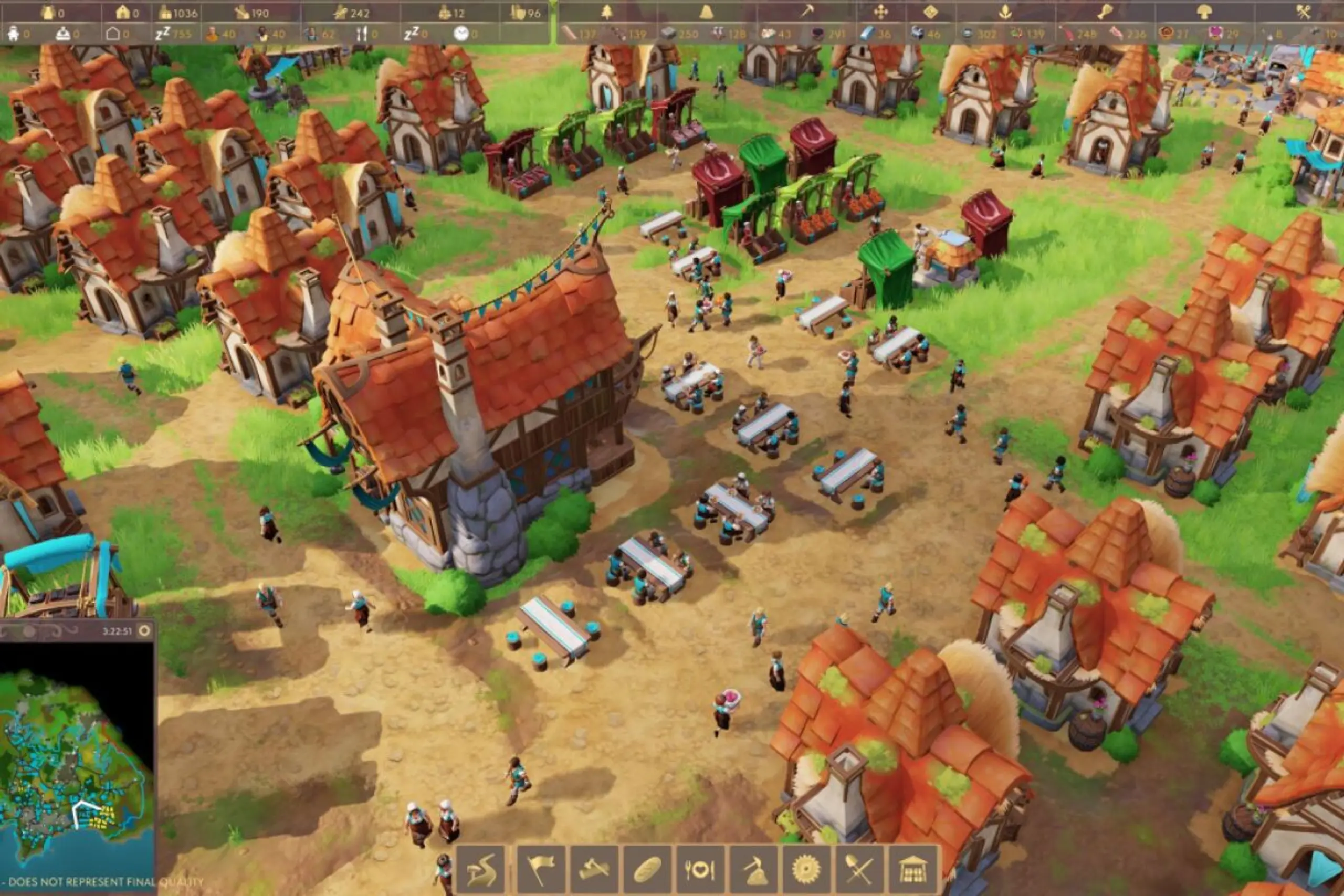Viewport: 1344px width, 896px height.
Task: Choose the bread loaf food category
Action: coord(647,870)
